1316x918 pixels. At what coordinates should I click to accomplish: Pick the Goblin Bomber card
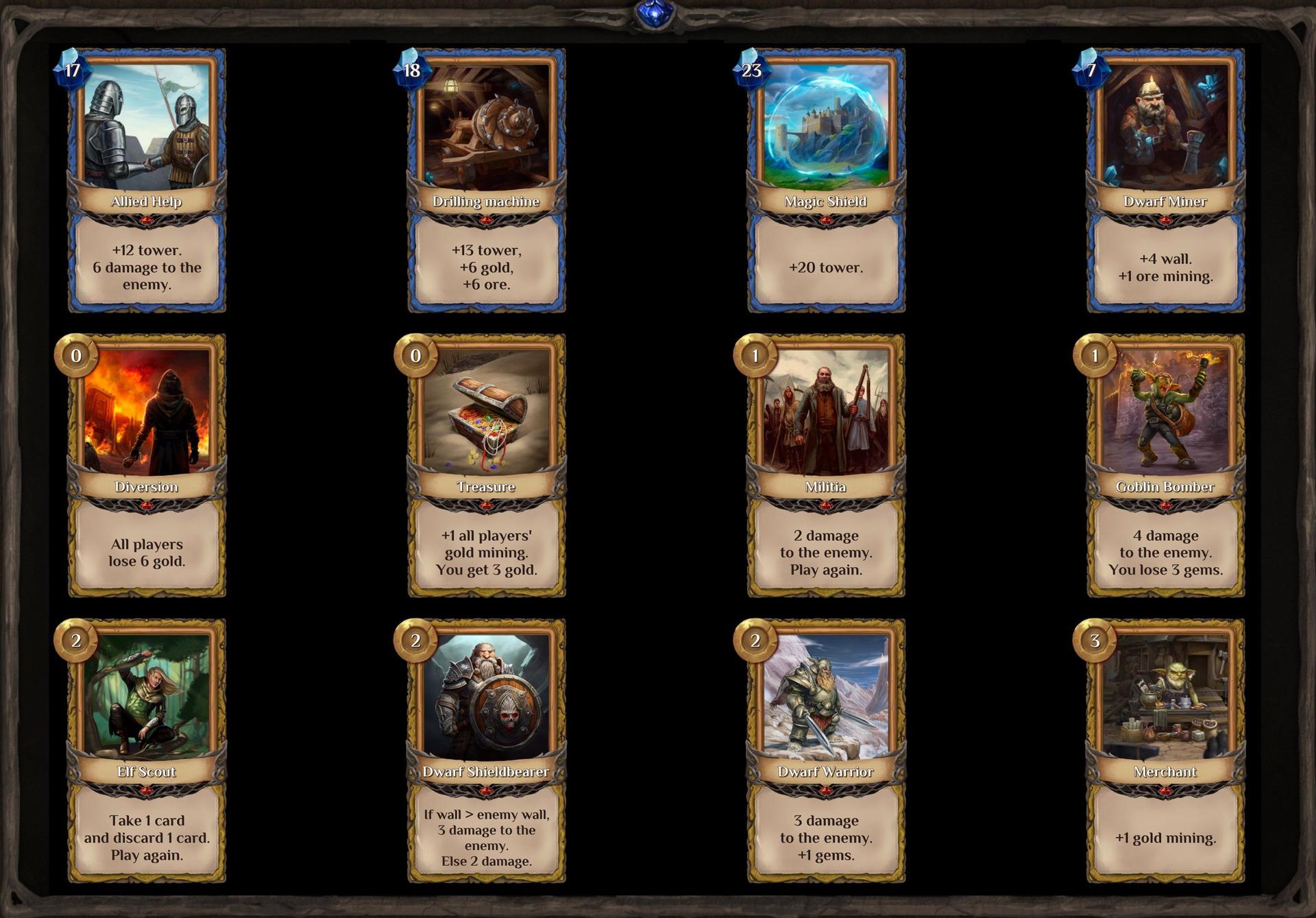pos(1165,466)
